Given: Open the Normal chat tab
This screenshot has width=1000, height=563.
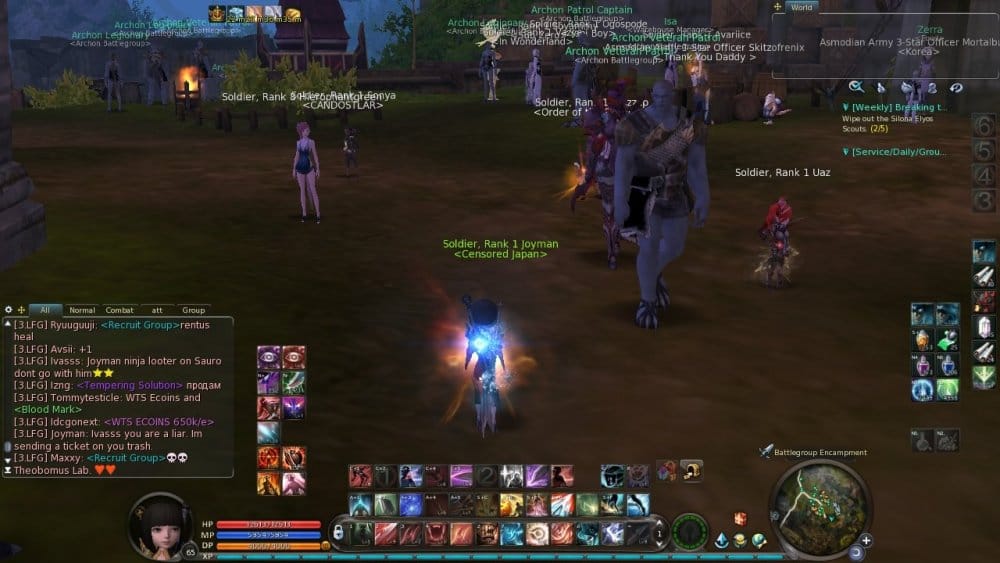Looking at the screenshot, I should click(82, 310).
